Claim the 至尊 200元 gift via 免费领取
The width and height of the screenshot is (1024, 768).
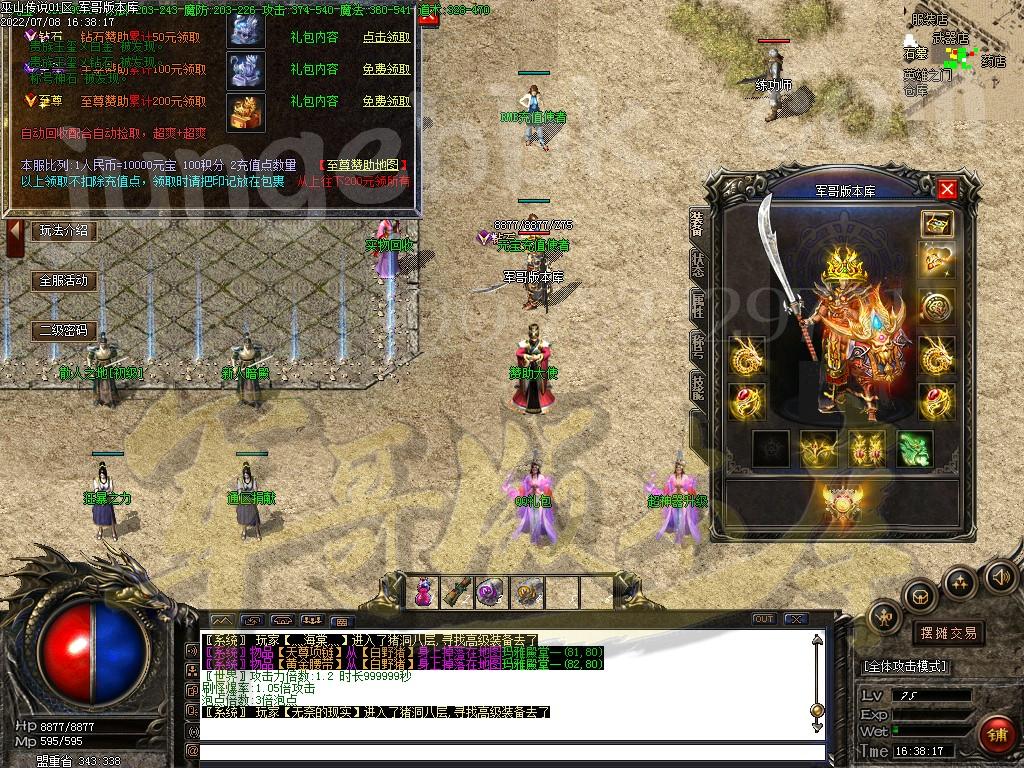pos(386,101)
